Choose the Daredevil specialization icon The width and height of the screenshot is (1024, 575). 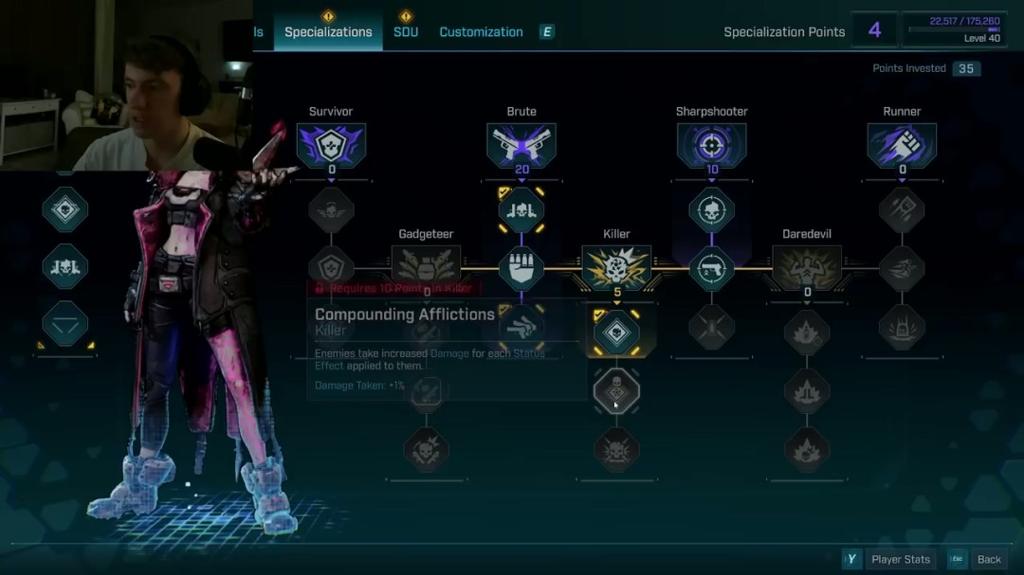tap(806, 267)
